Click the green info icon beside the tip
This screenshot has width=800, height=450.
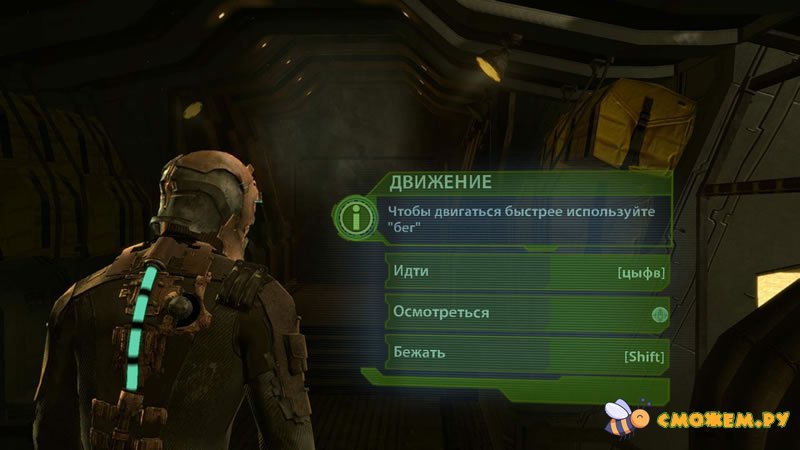(x=352, y=216)
